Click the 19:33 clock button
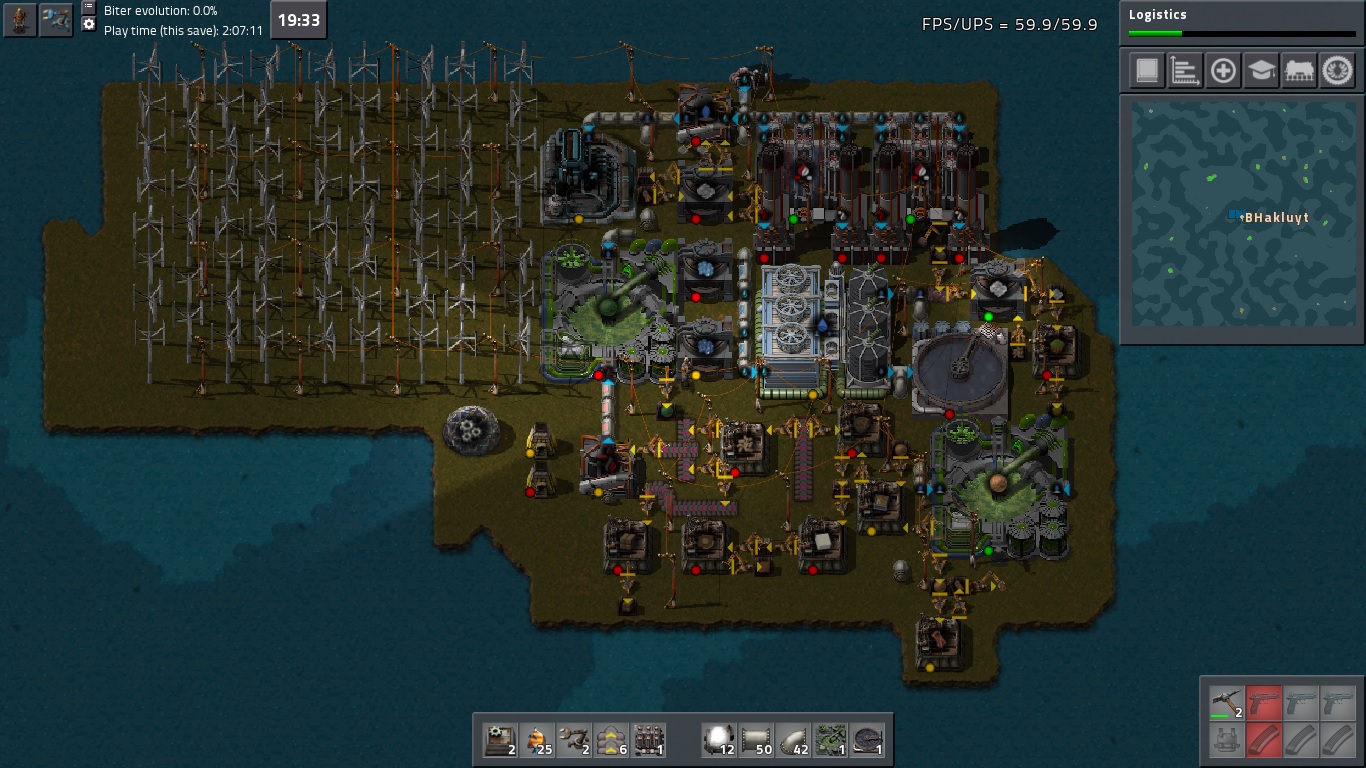Image resolution: width=1366 pixels, height=768 pixels. (298, 20)
